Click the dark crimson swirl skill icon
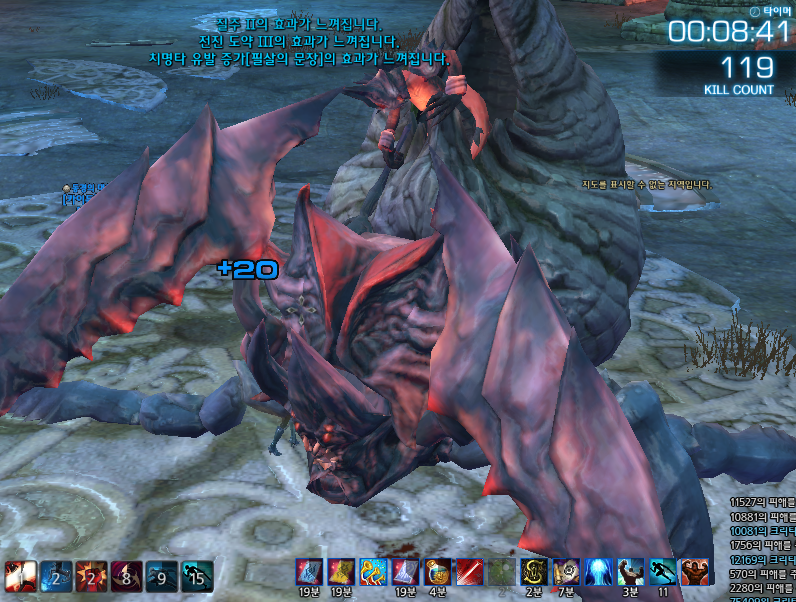The width and height of the screenshot is (796, 602). tap(125, 576)
